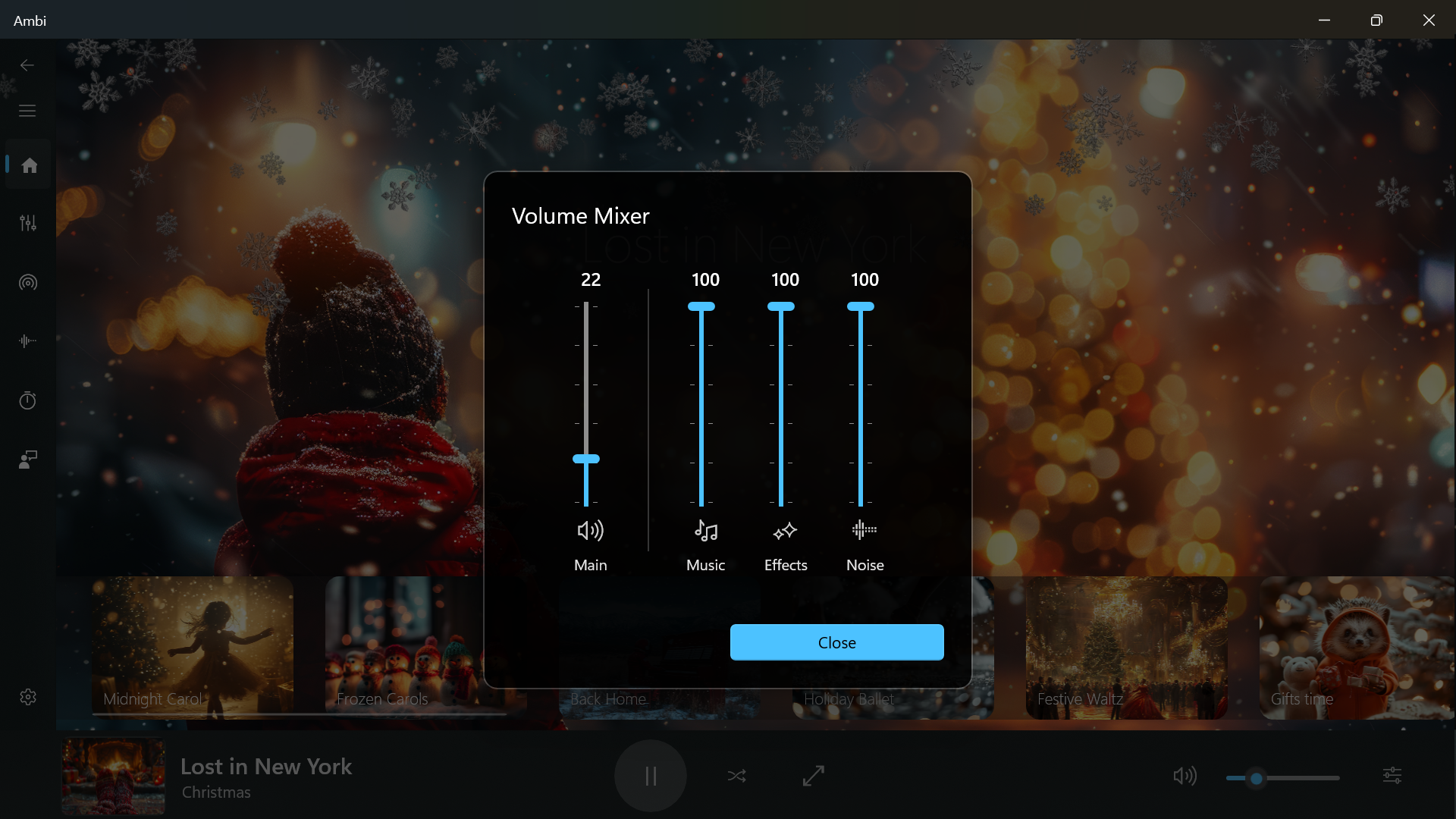Open the waveform panel from the sidebar
The height and width of the screenshot is (819, 1456).
point(27,341)
